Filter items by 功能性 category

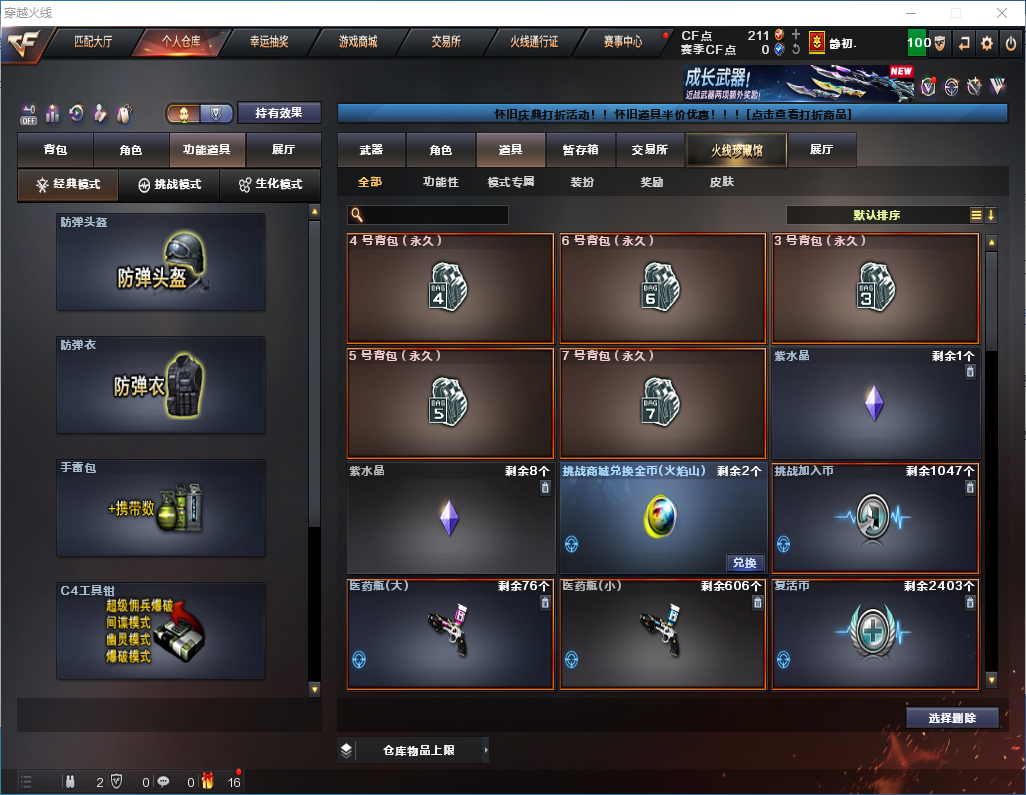click(440, 183)
